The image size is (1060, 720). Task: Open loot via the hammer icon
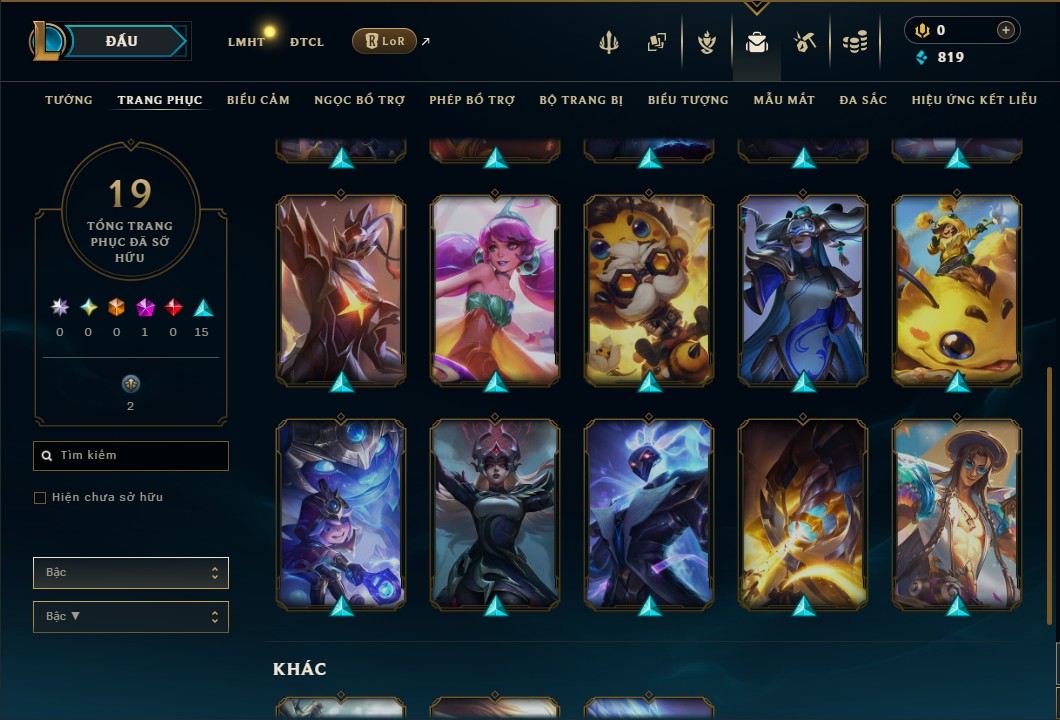pos(805,42)
